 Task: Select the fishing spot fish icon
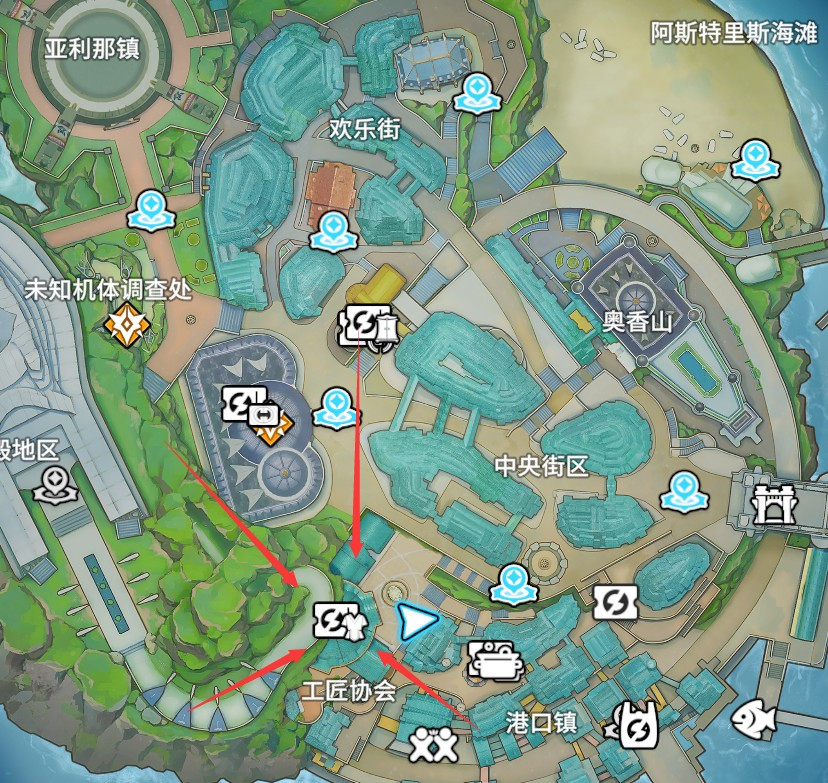pos(754,716)
